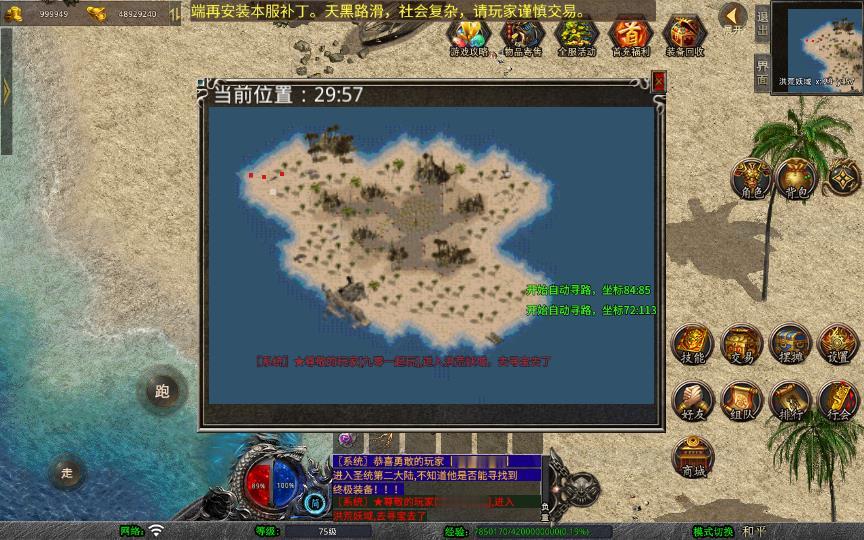Open the server events (全服活动) icon

pyautogui.click(x=575, y=36)
